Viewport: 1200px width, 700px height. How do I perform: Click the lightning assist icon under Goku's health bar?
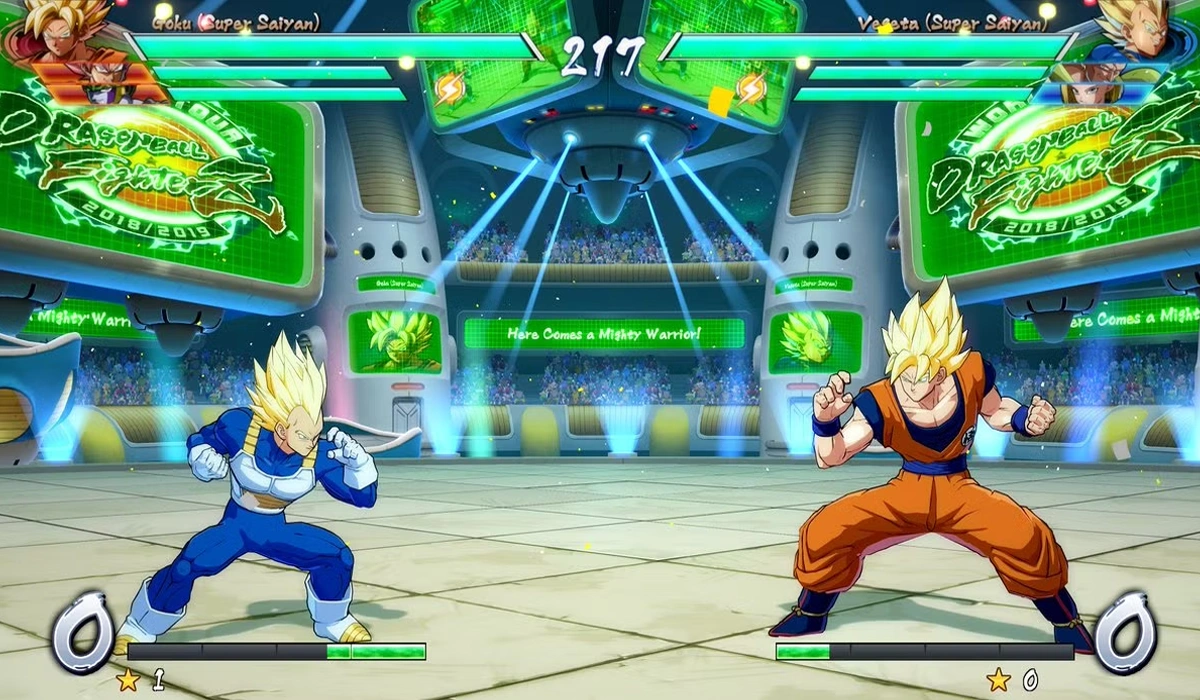[x=449, y=89]
